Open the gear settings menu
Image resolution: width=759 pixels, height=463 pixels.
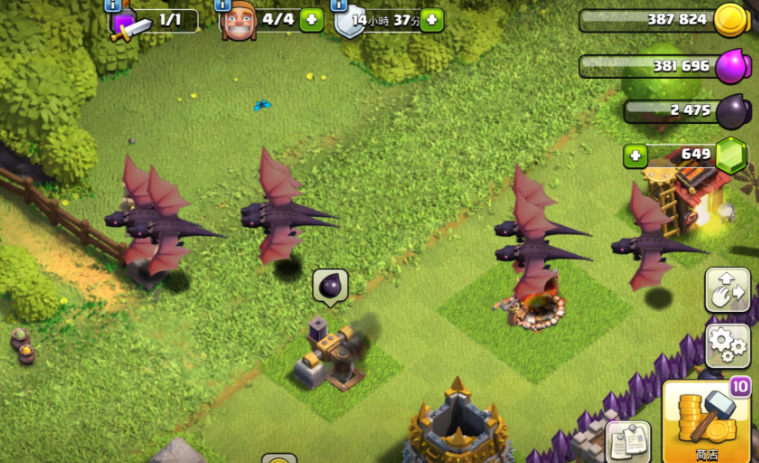tap(727, 345)
